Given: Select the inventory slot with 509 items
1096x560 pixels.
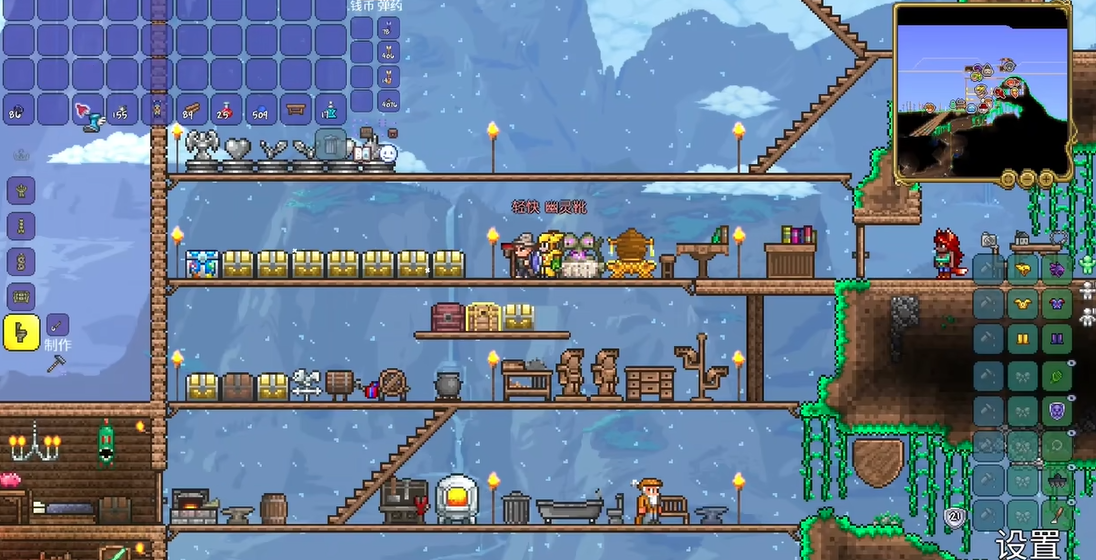Looking at the screenshot, I should coord(260,110).
